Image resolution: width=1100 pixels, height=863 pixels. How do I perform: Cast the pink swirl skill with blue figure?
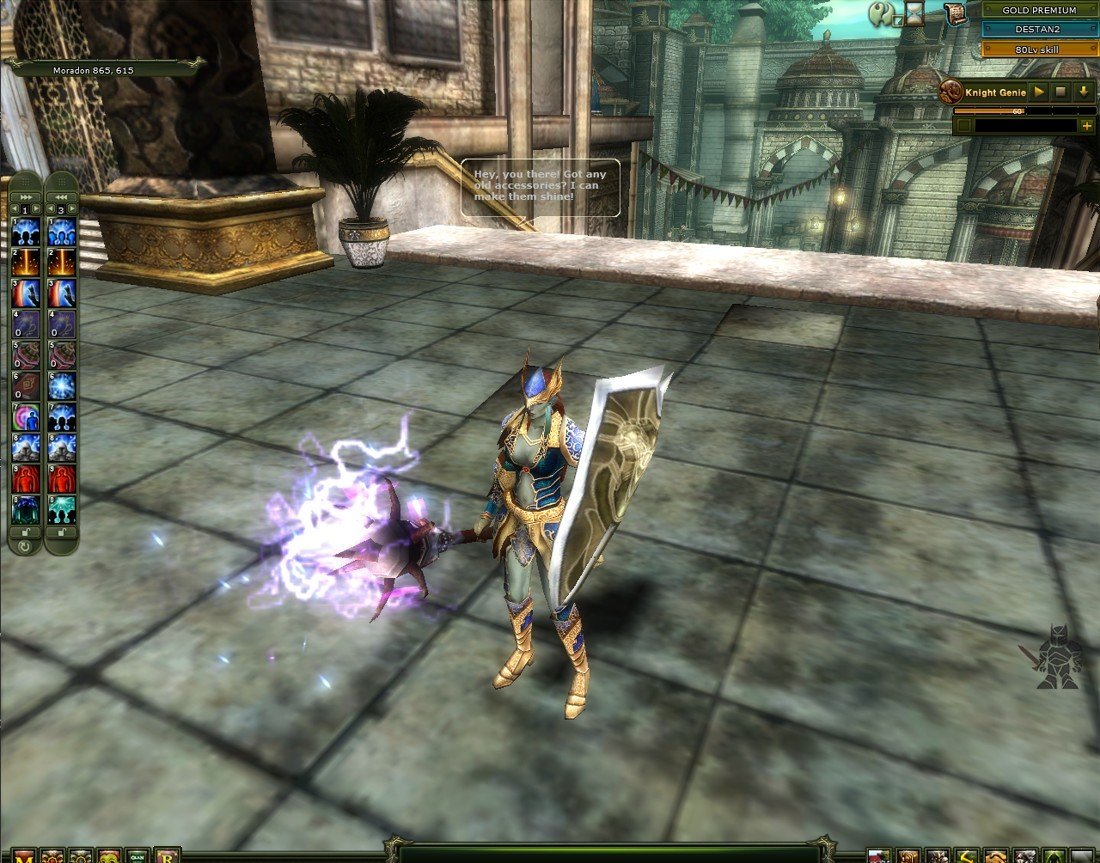(26, 417)
